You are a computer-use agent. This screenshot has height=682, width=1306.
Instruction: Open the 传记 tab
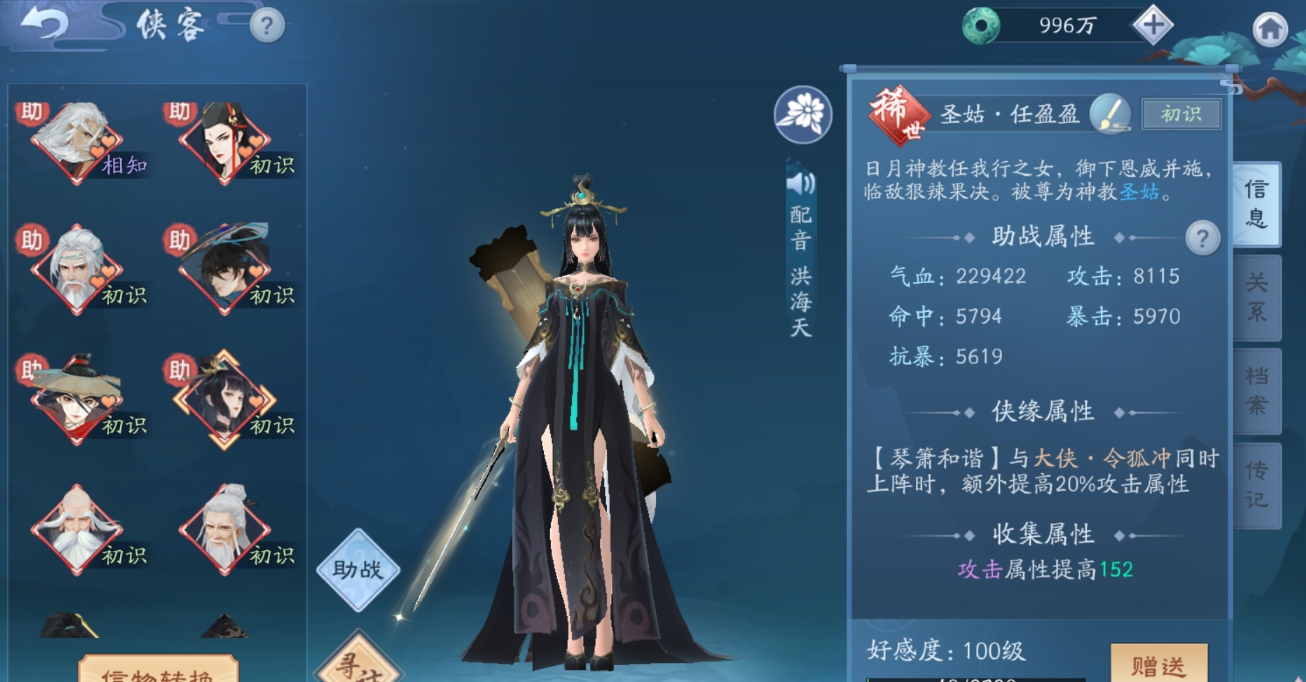pyautogui.click(x=1257, y=483)
